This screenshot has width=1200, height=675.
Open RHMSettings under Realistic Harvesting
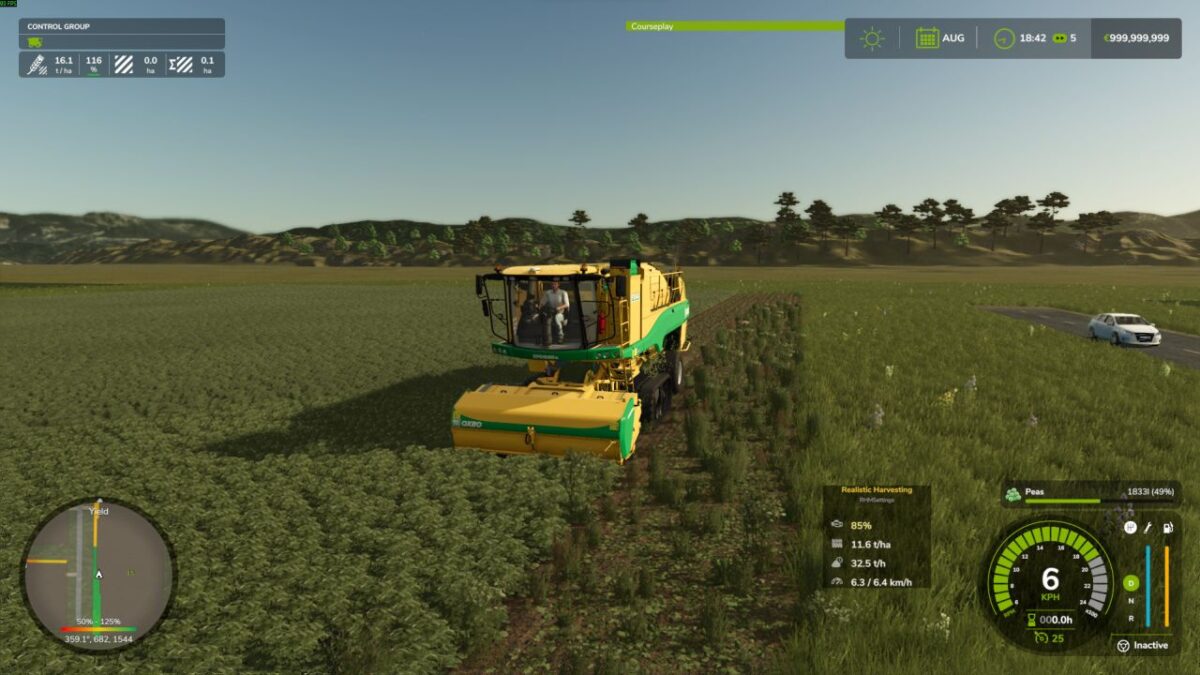(x=876, y=499)
